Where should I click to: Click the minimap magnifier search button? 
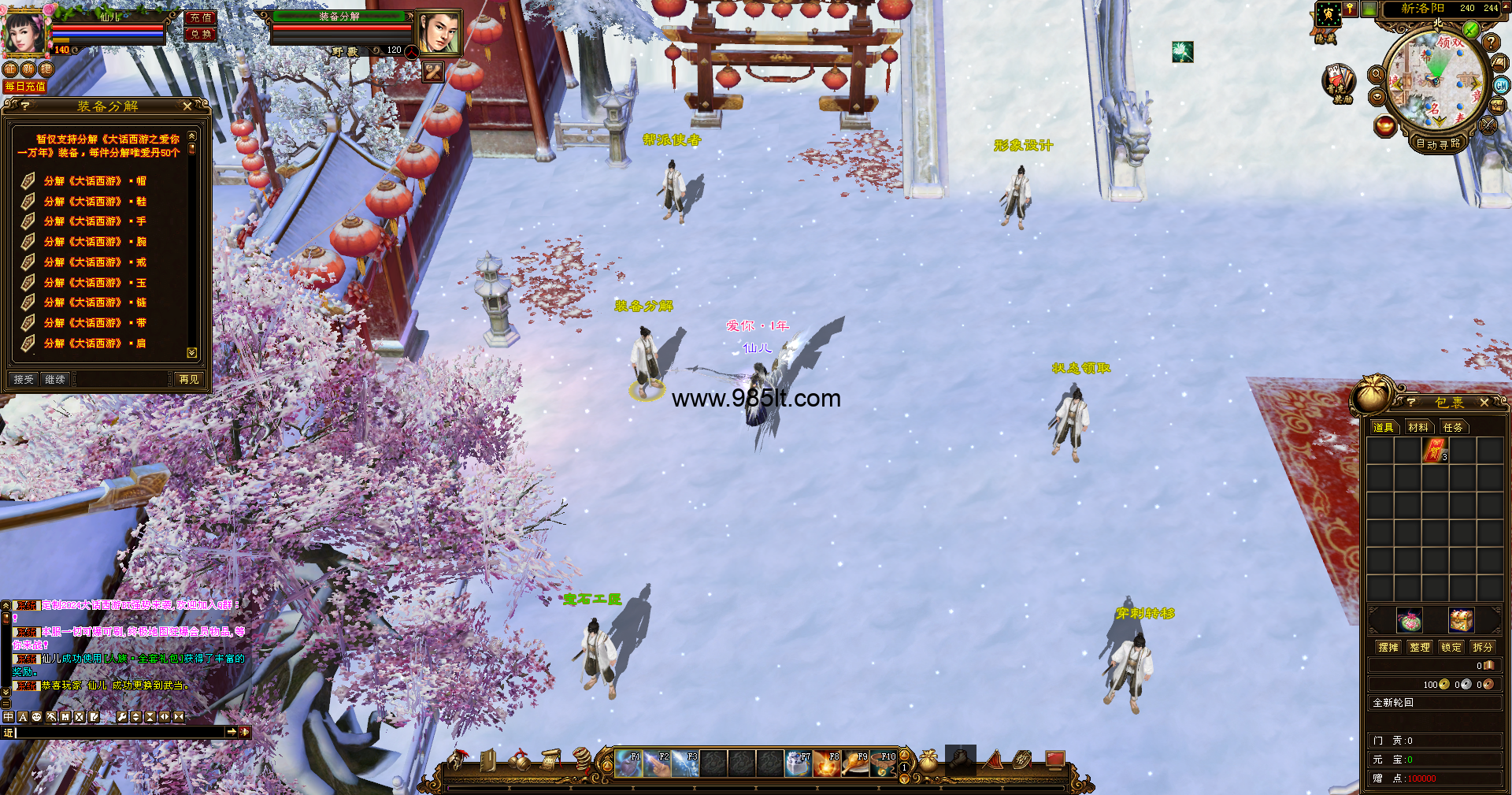[x=1377, y=75]
